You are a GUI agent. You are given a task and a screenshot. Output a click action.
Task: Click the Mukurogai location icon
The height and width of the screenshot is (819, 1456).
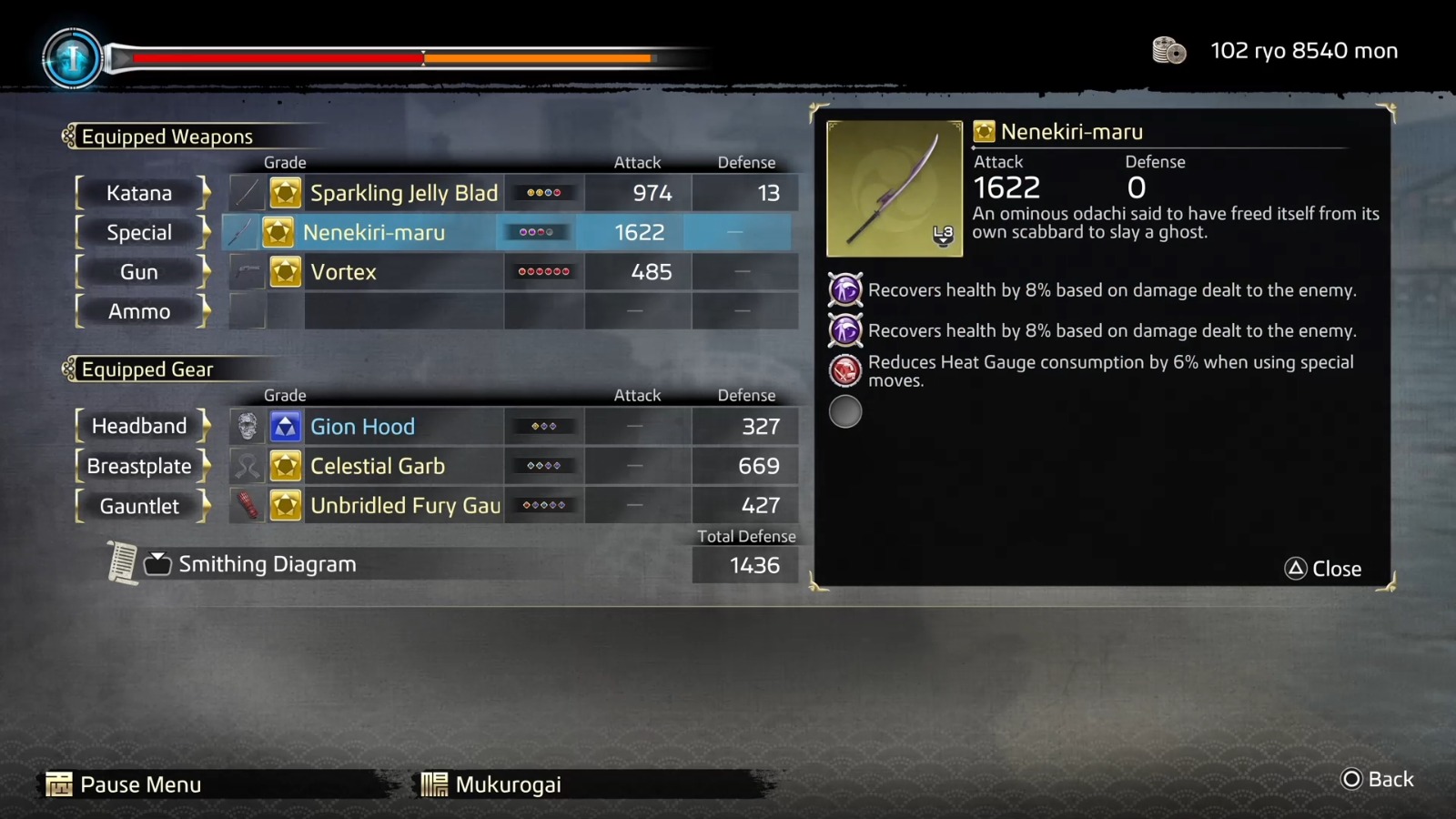[x=436, y=784]
